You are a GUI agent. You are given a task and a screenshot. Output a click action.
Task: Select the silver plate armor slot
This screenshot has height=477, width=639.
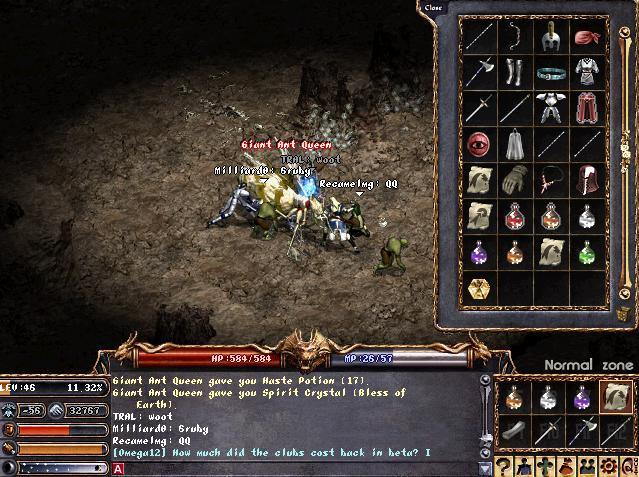click(x=549, y=108)
